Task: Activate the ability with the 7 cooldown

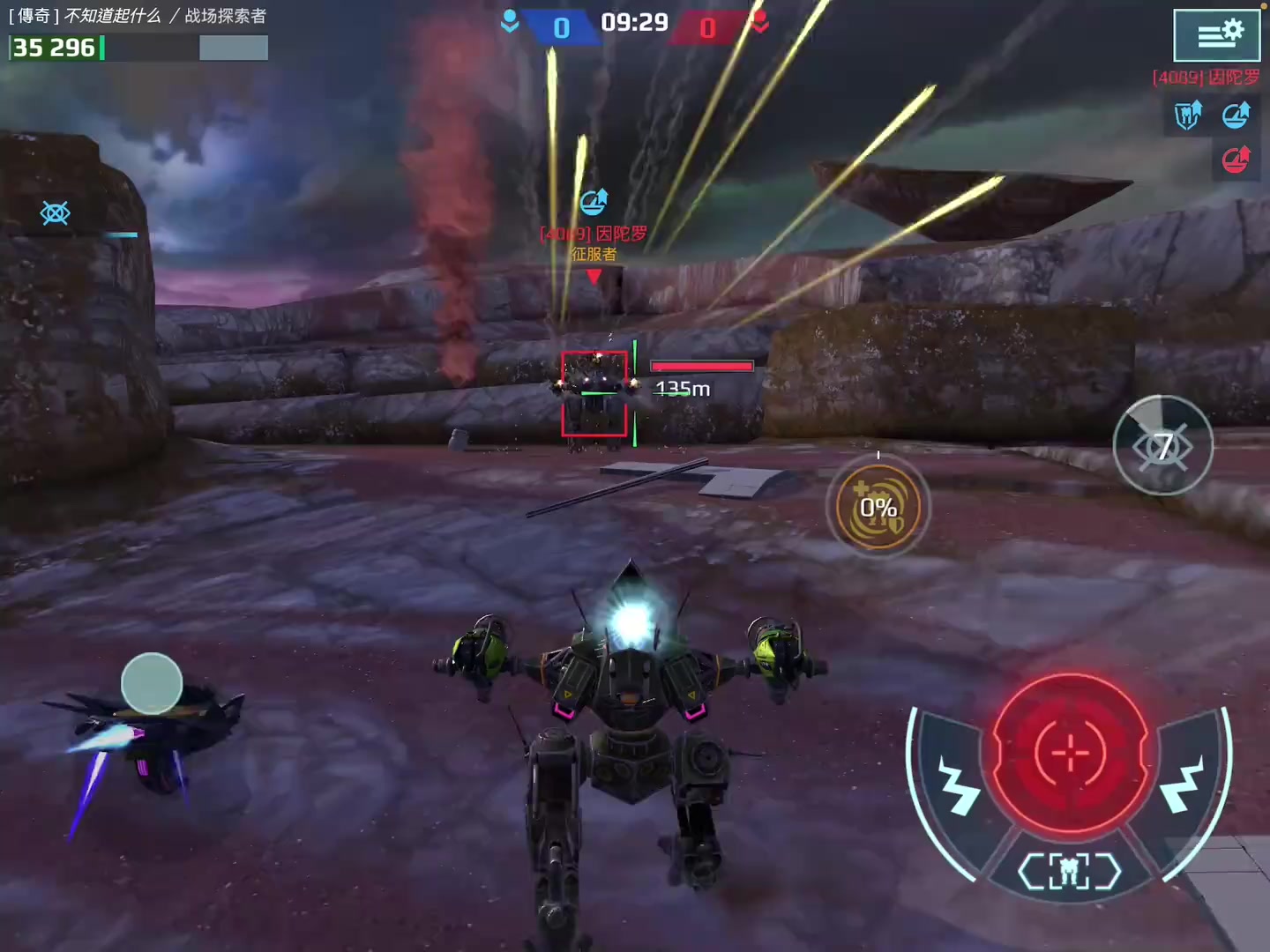Action: [x=1162, y=446]
